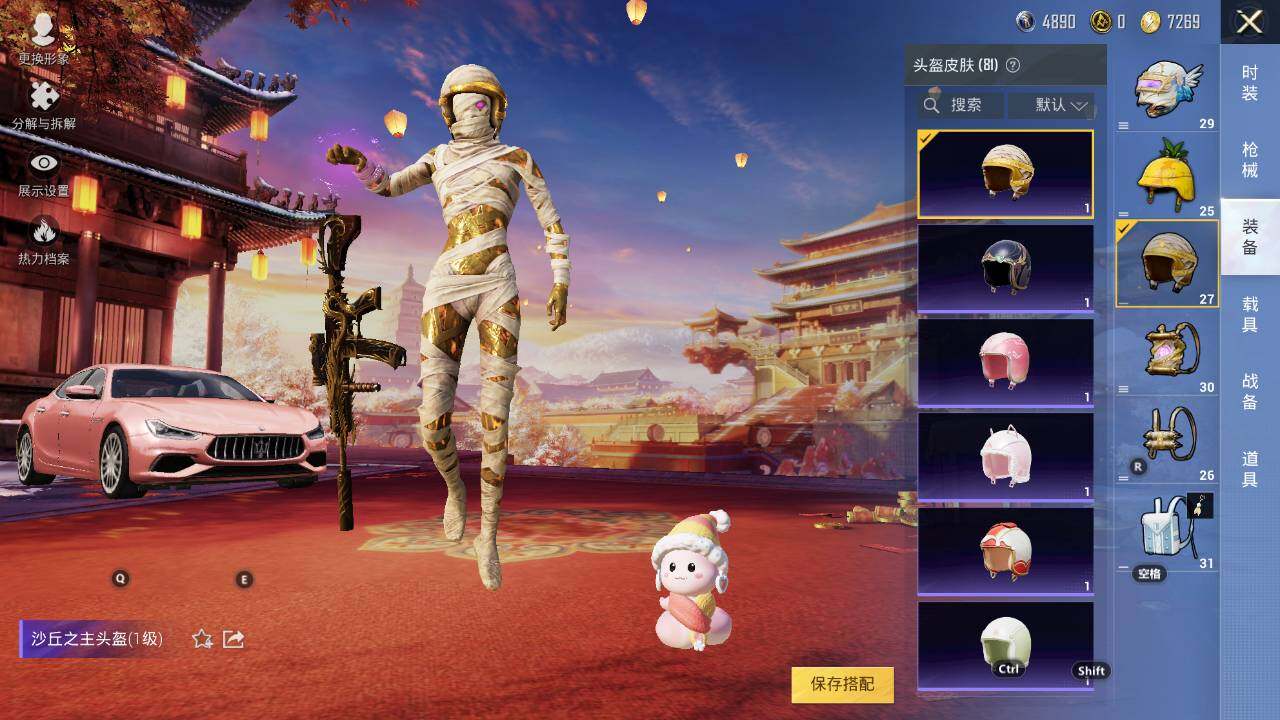Switch to the 时装 tab
This screenshot has height=720, width=1280.
tap(1249, 83)
